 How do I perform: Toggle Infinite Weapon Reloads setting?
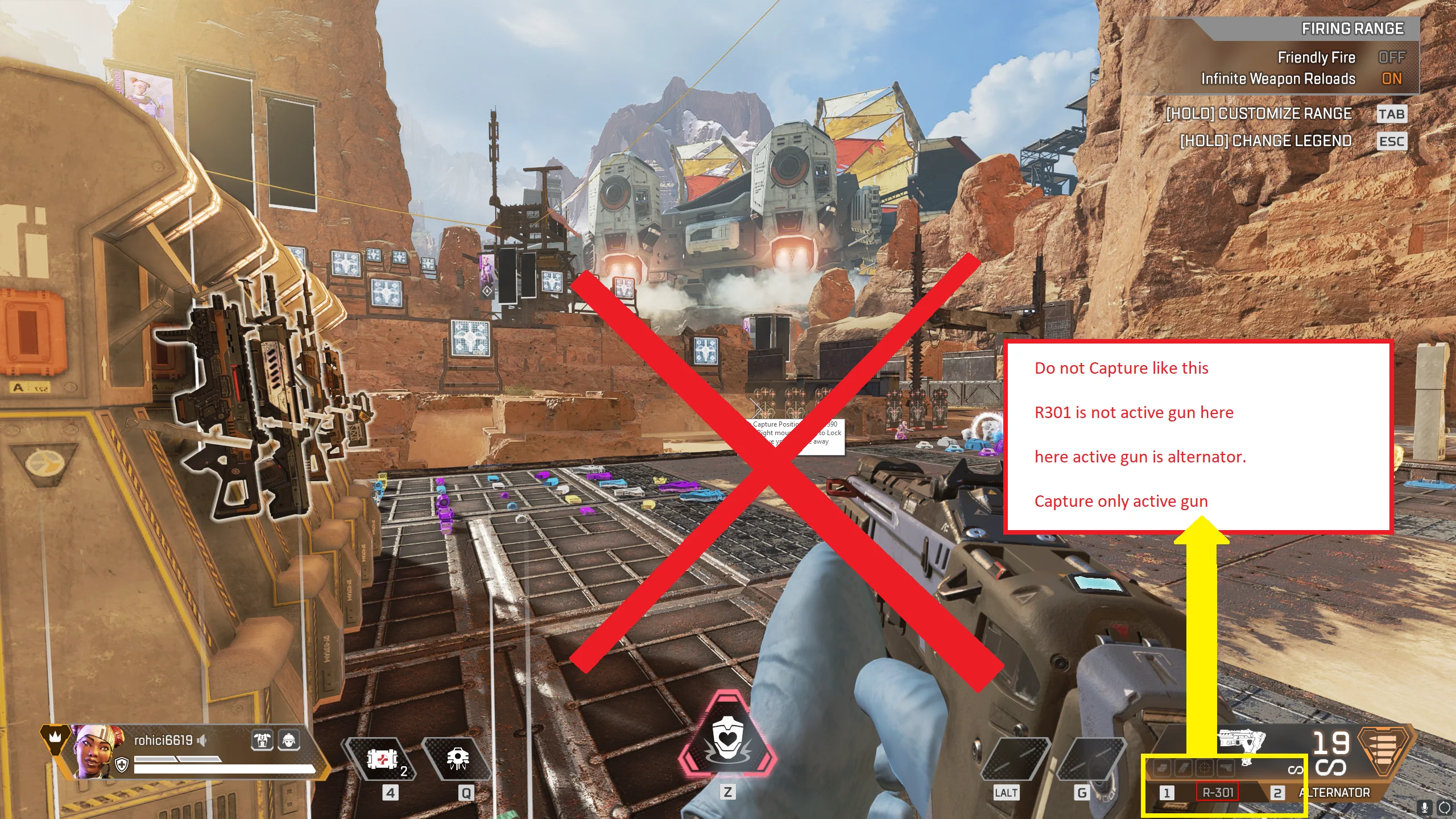[1391, 79]
